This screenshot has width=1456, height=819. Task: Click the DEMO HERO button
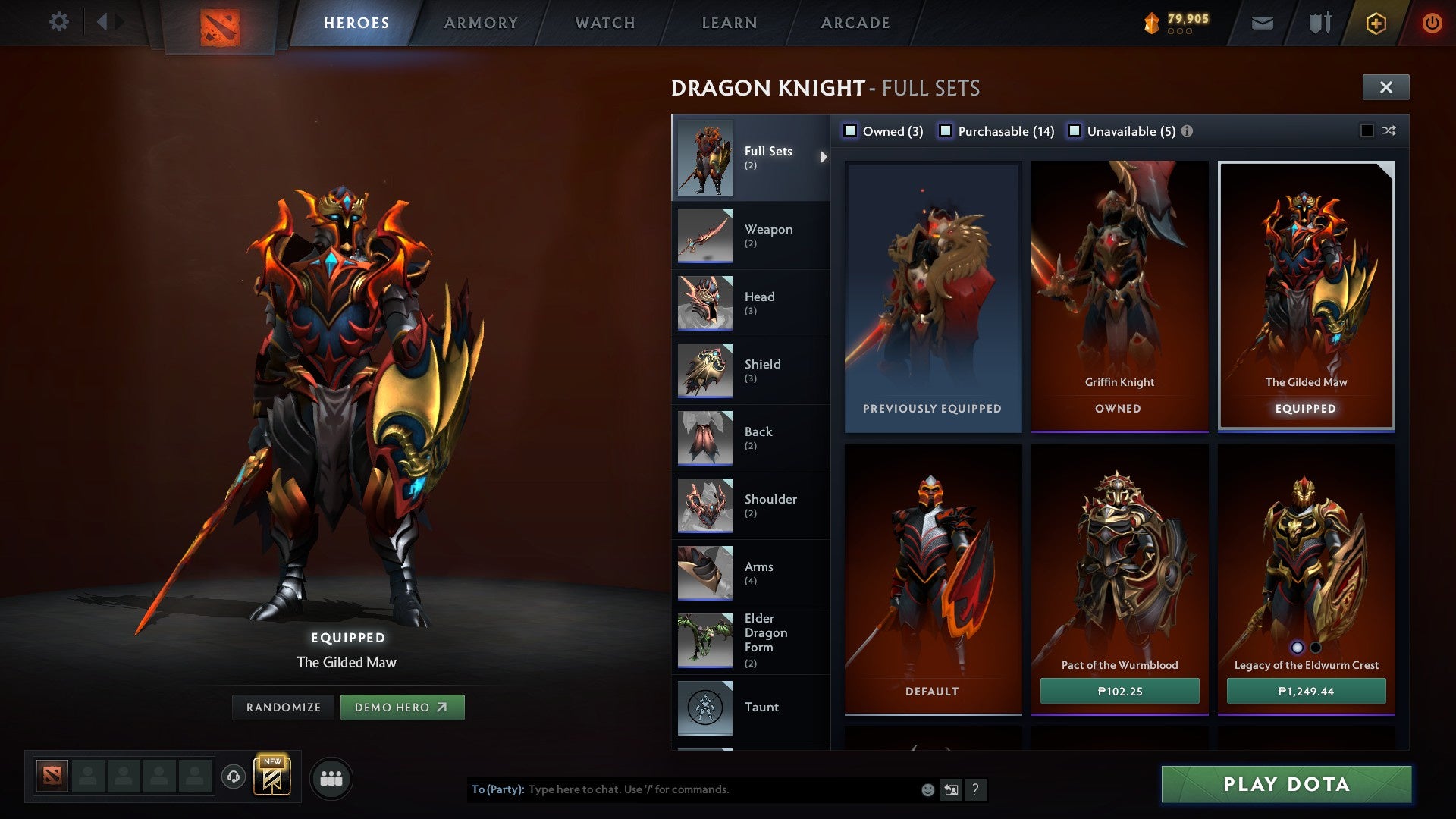pos(403,707)
